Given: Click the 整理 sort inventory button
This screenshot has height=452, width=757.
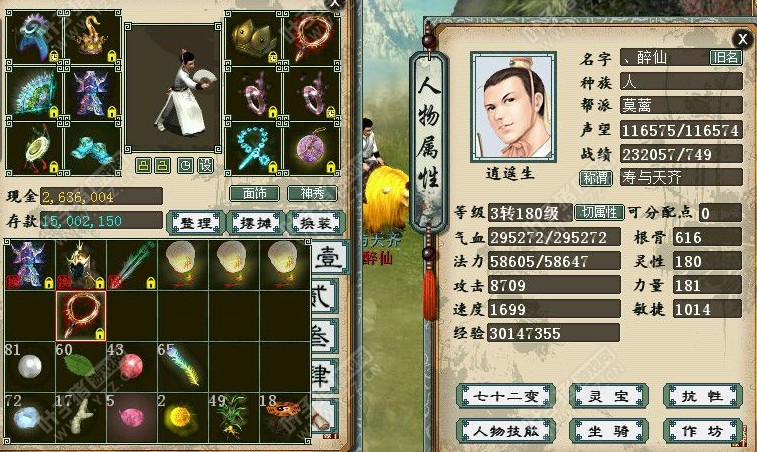Looking at the screenshot, I should [x=194, y=222].
